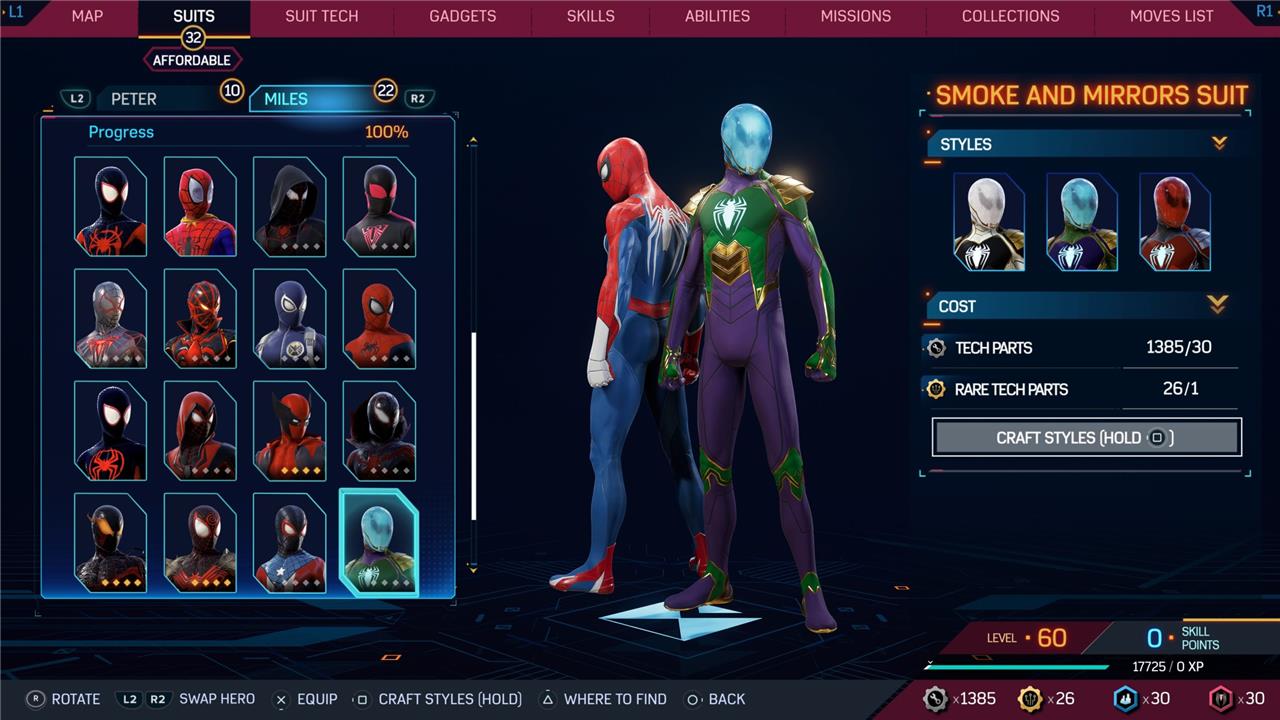
Task: Open the Collections tab
Action: tap(1010, 16)
